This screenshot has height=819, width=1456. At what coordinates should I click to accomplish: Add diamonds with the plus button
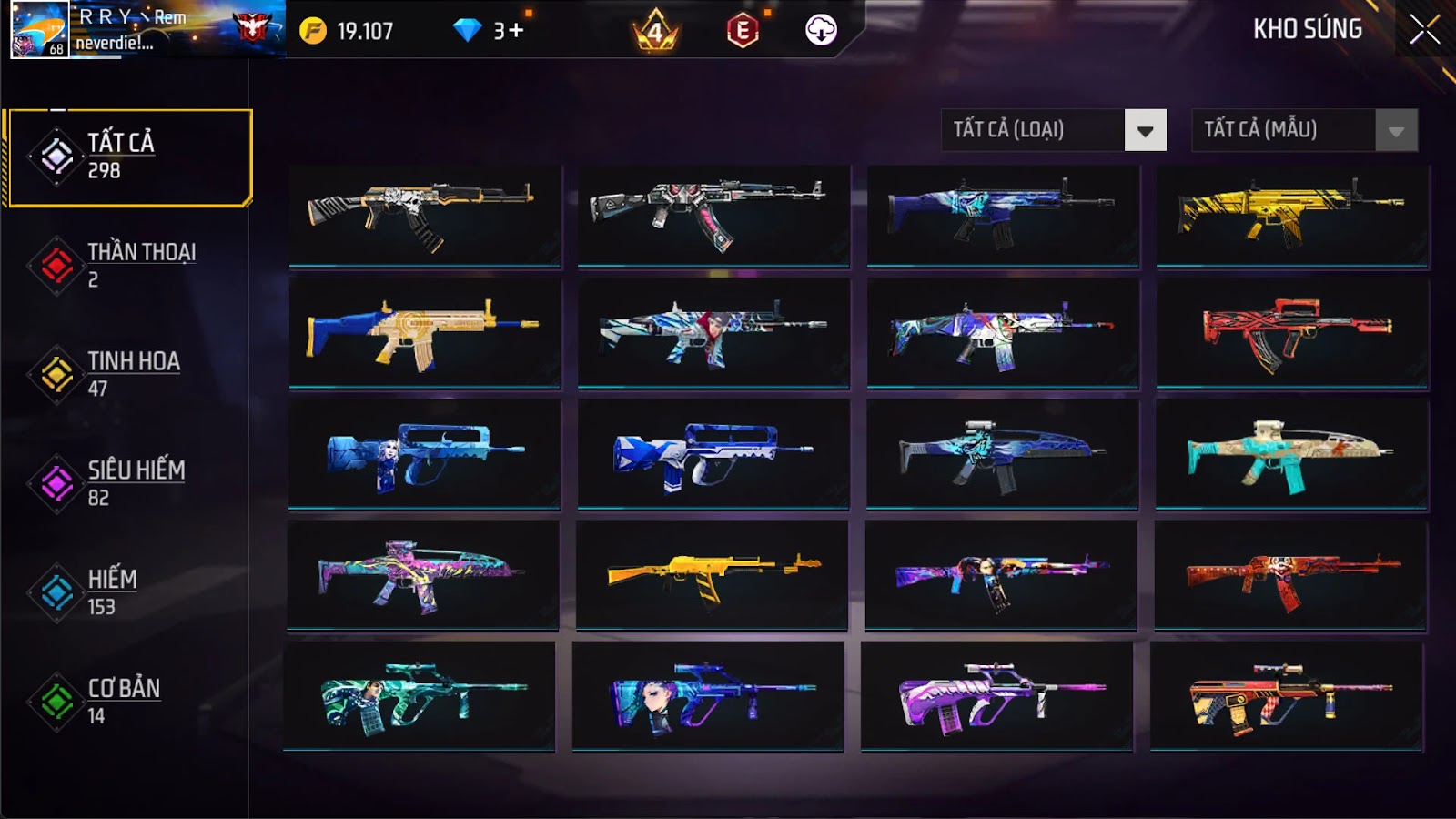(516, 31)
